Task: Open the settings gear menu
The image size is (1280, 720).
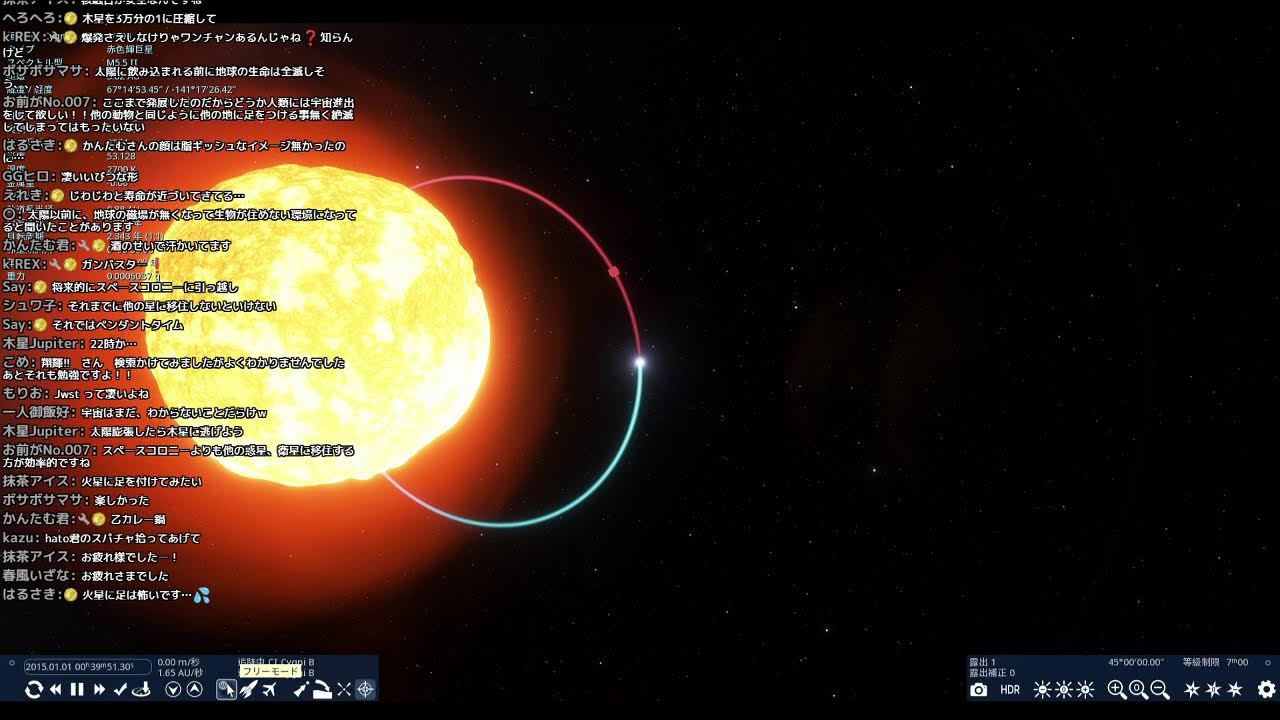Action: pos(1265,689)
